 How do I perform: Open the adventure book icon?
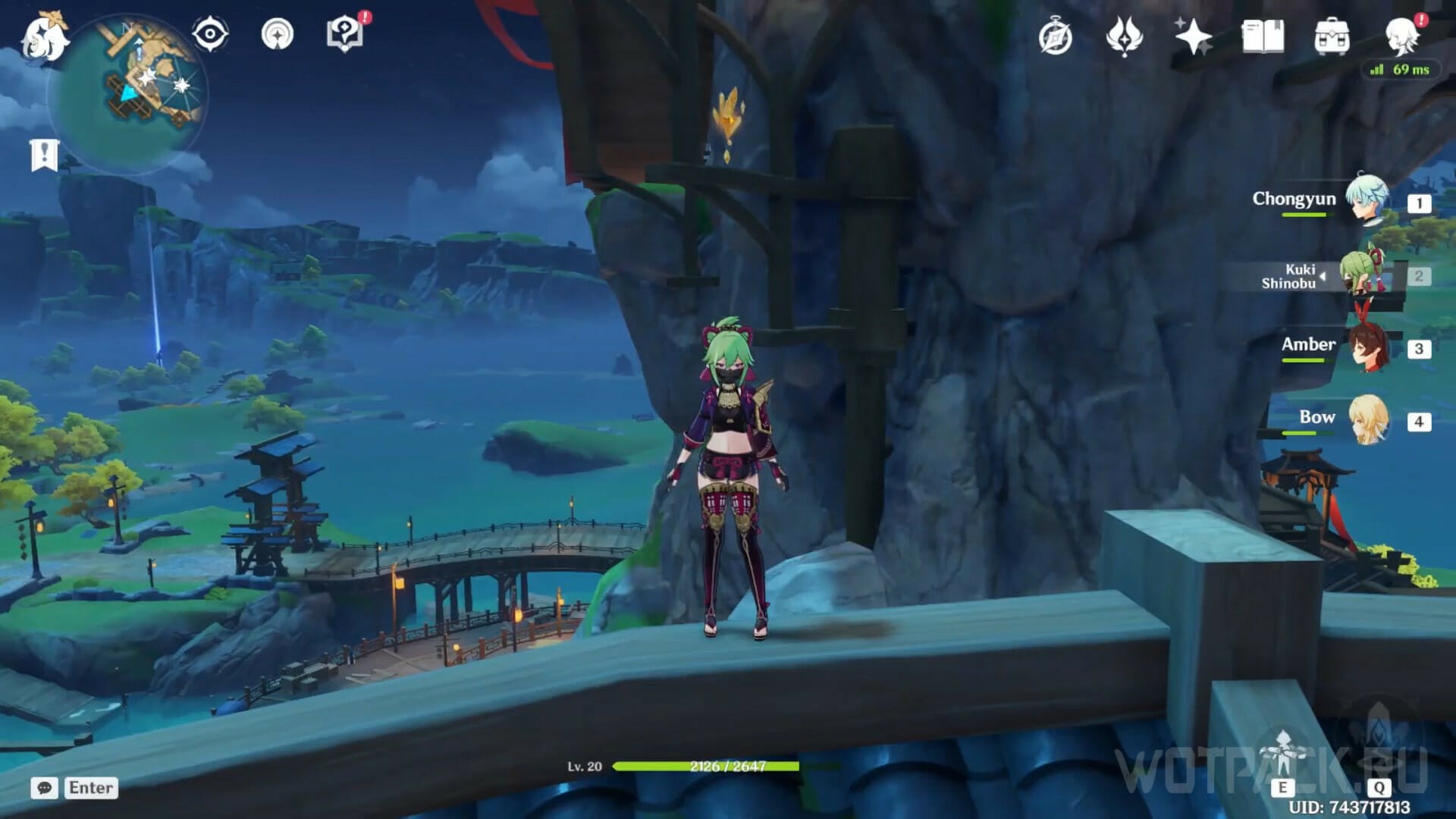[1263, 36]
